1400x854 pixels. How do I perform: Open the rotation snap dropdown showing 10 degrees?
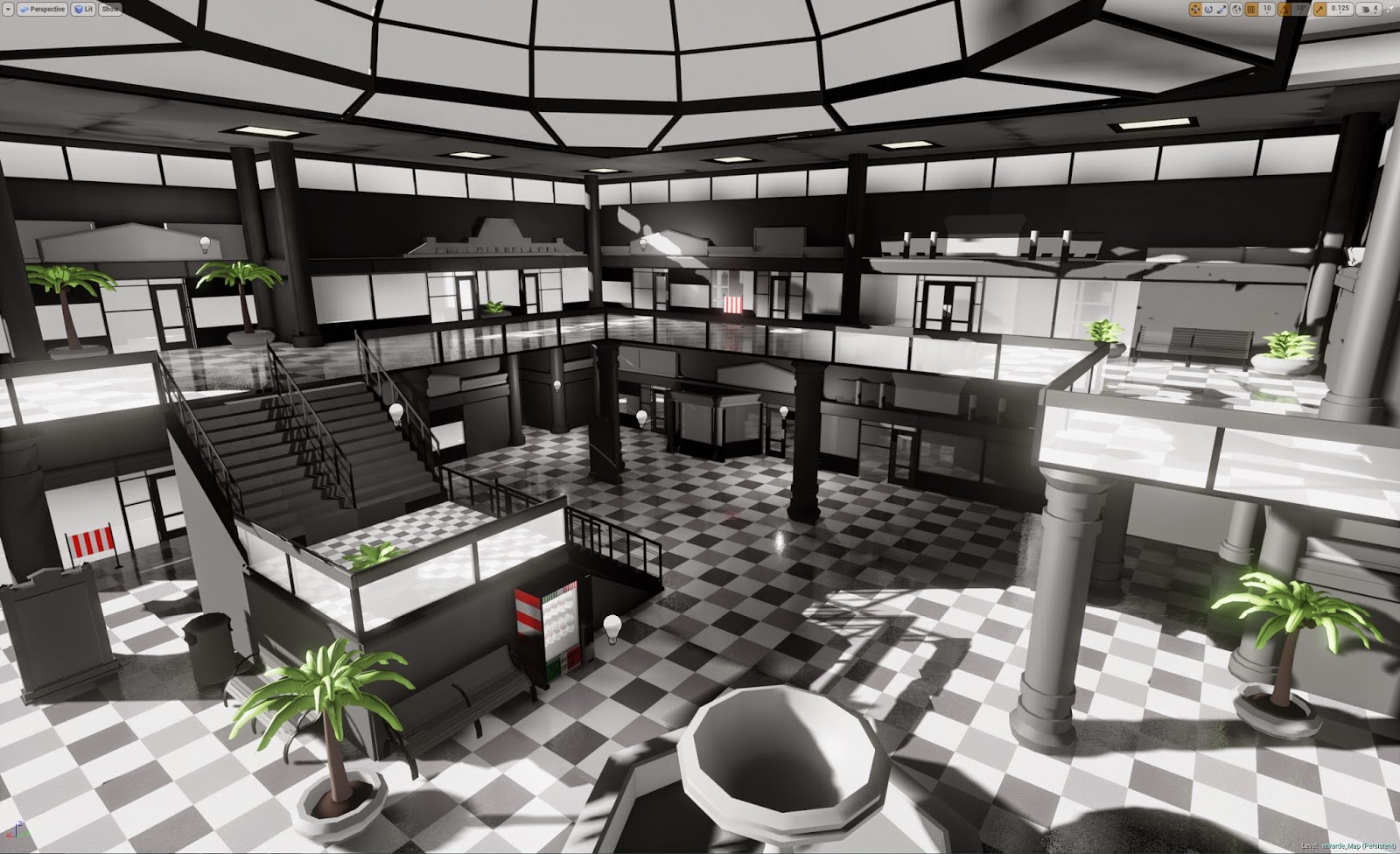tap(1301, 11)
